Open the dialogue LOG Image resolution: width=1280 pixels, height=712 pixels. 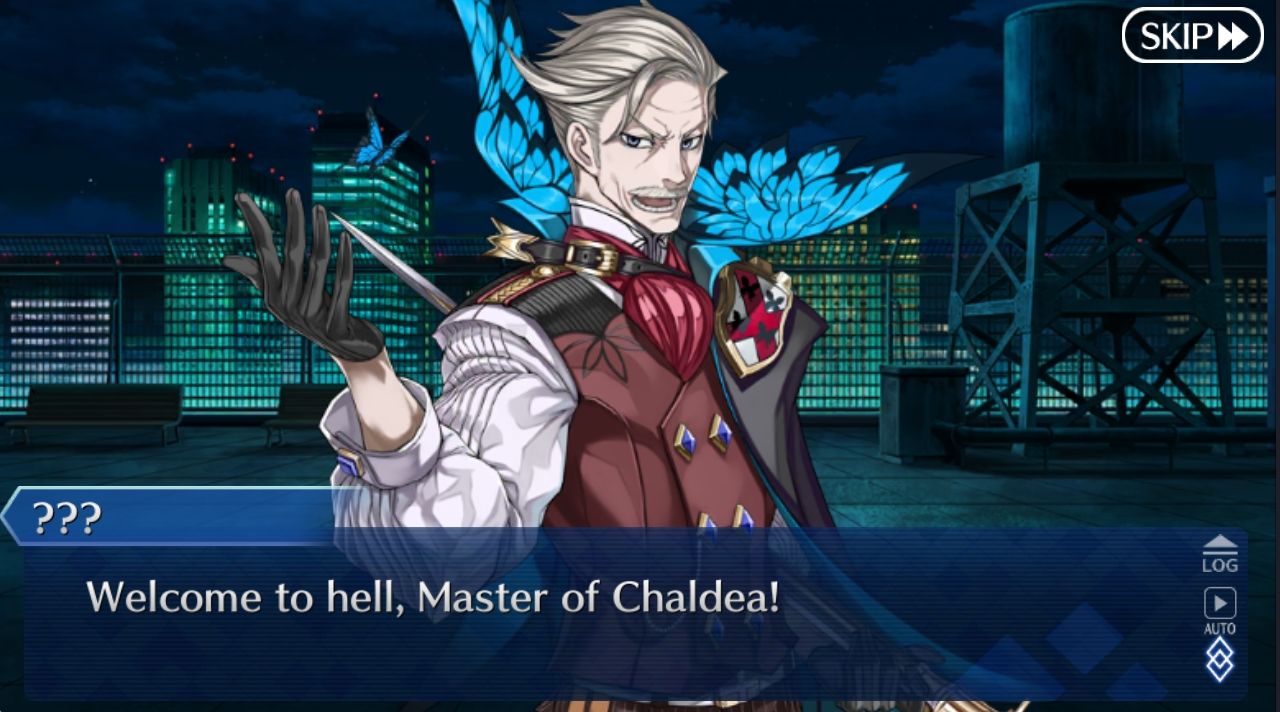[x=1219, y=554]
